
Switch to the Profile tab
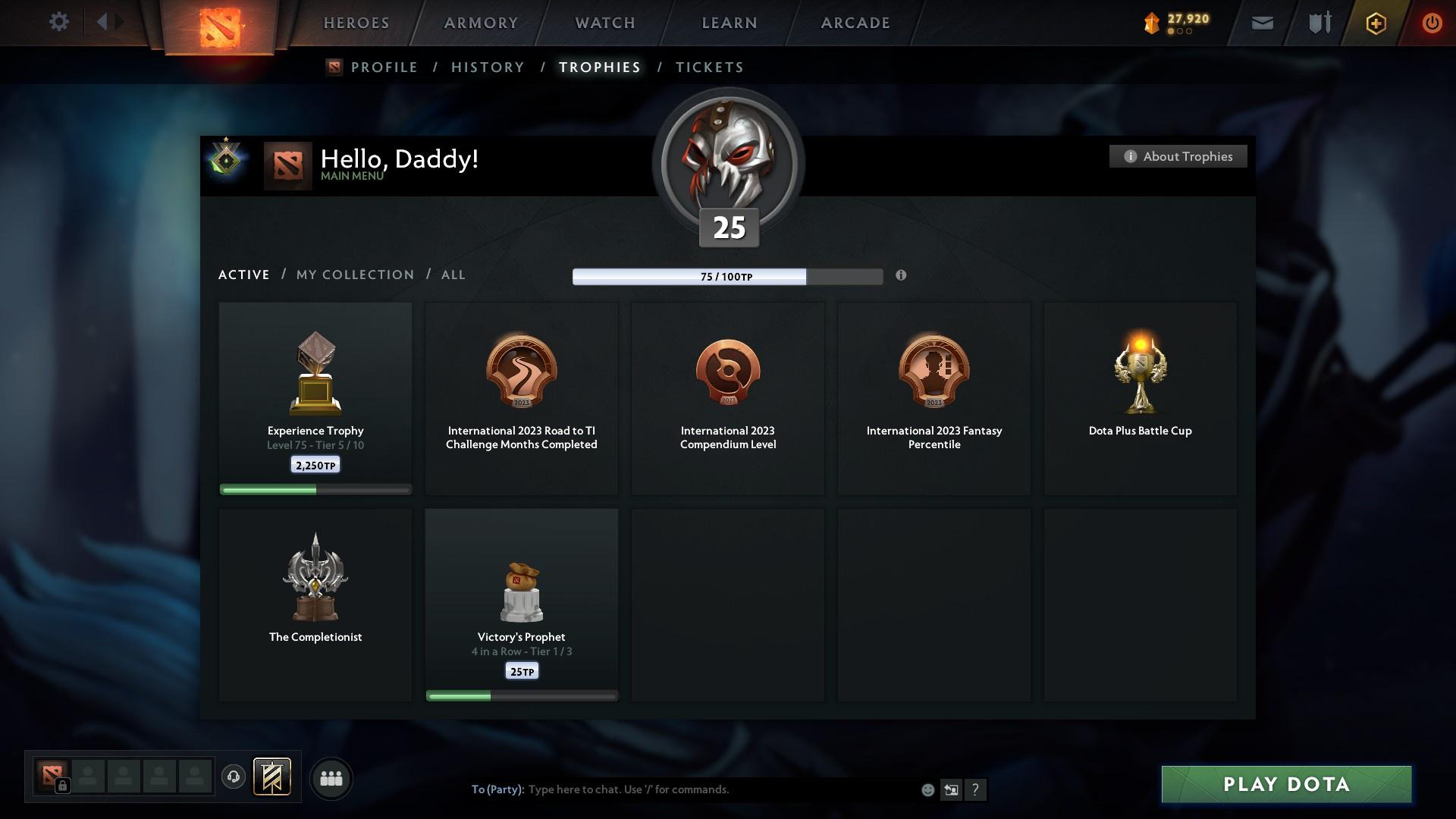[x=384, y=67]
